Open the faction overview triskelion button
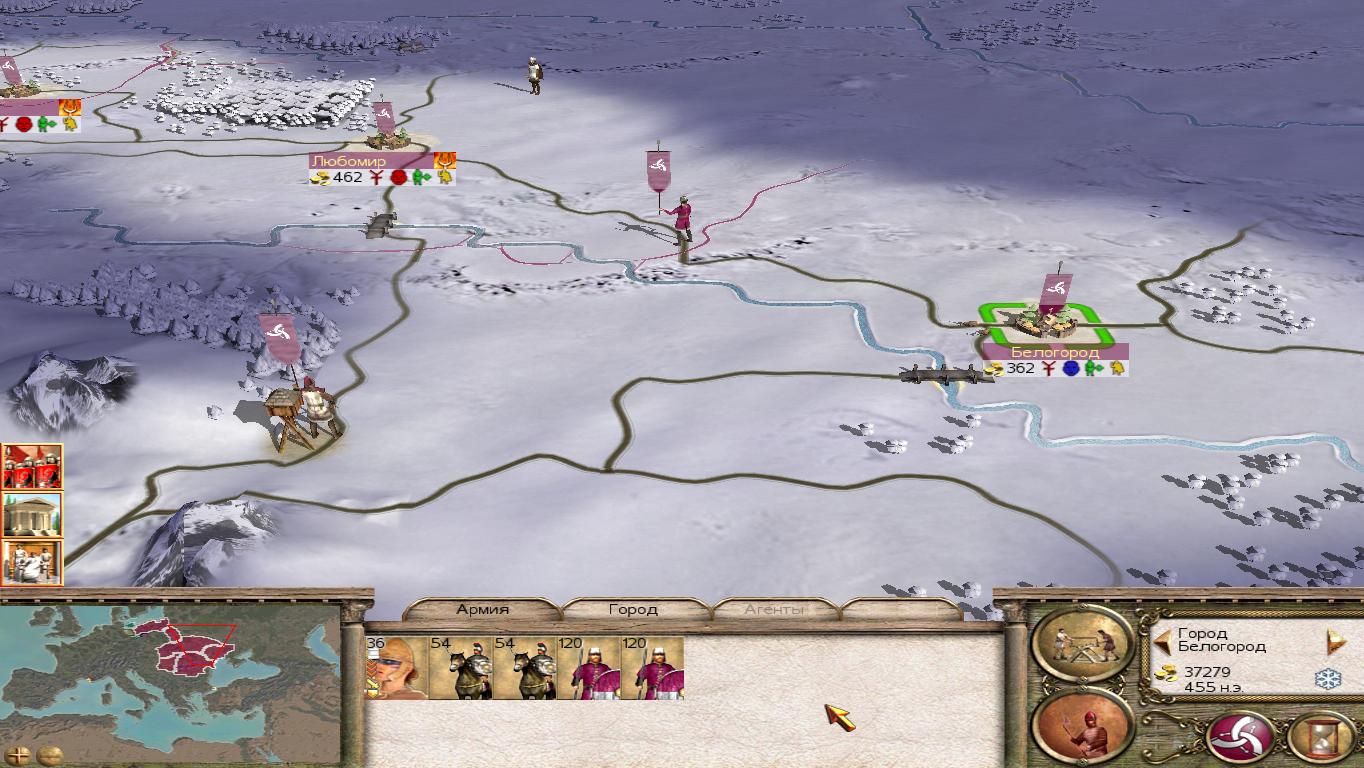The height and width of the screenshot is (768, 1364). pyautogui.click(x=1241, y=738)
